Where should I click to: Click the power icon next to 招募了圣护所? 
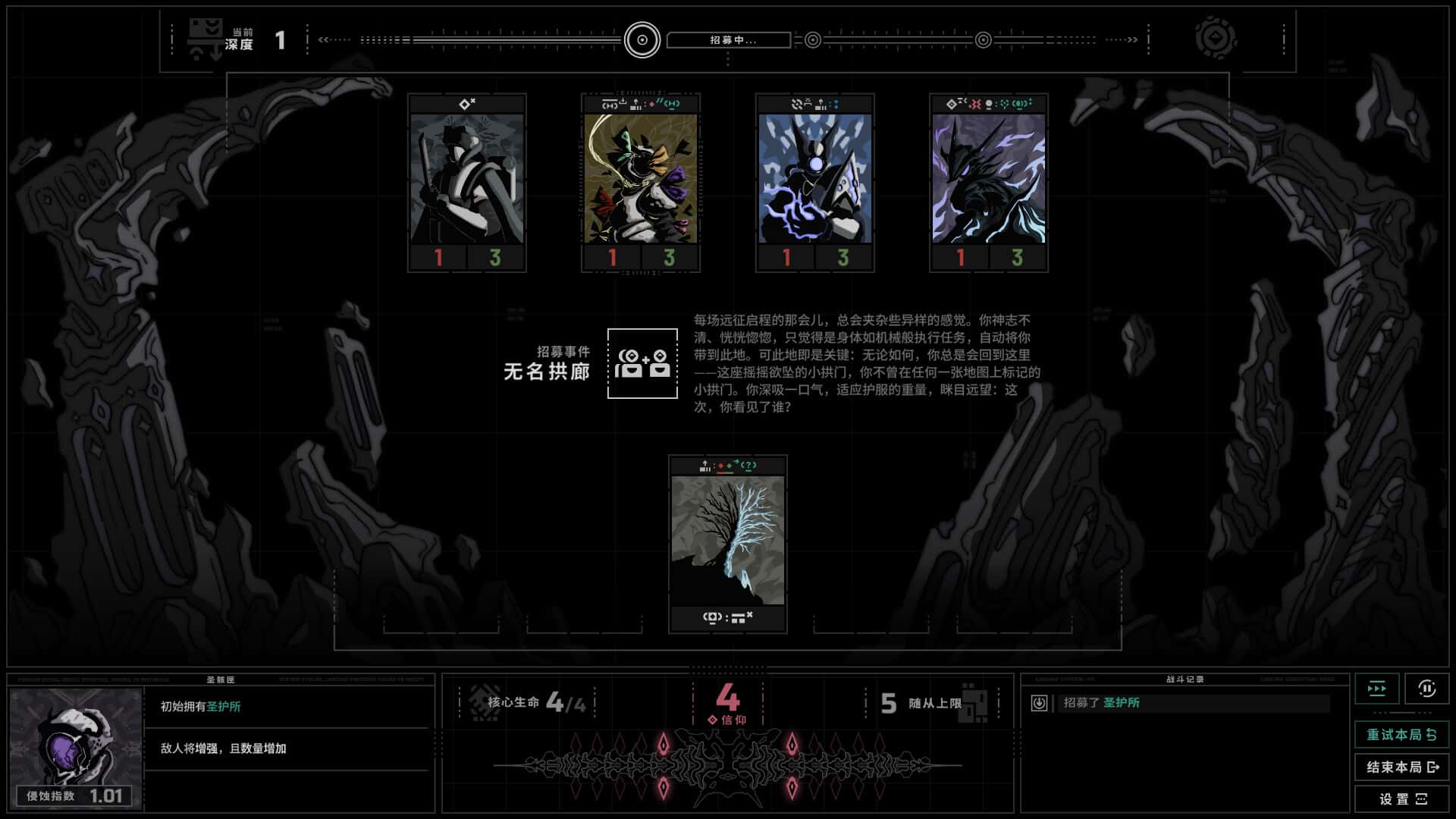click(x=1039, y=703)
